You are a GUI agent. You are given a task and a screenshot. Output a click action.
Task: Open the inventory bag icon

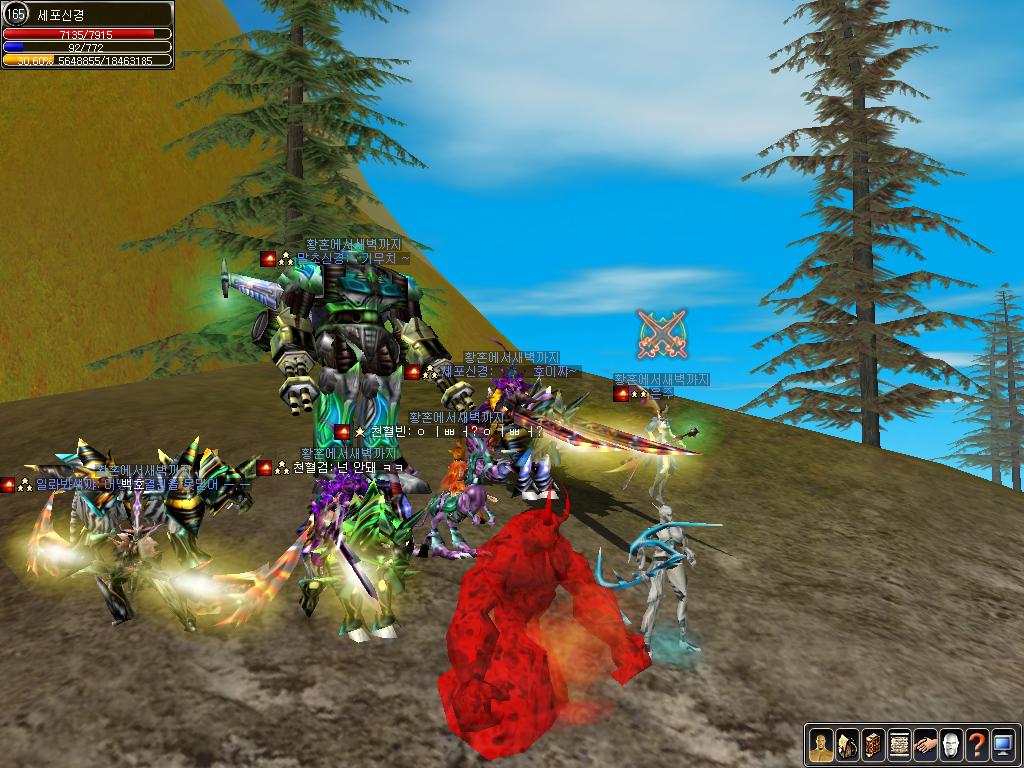click(847, 744)
